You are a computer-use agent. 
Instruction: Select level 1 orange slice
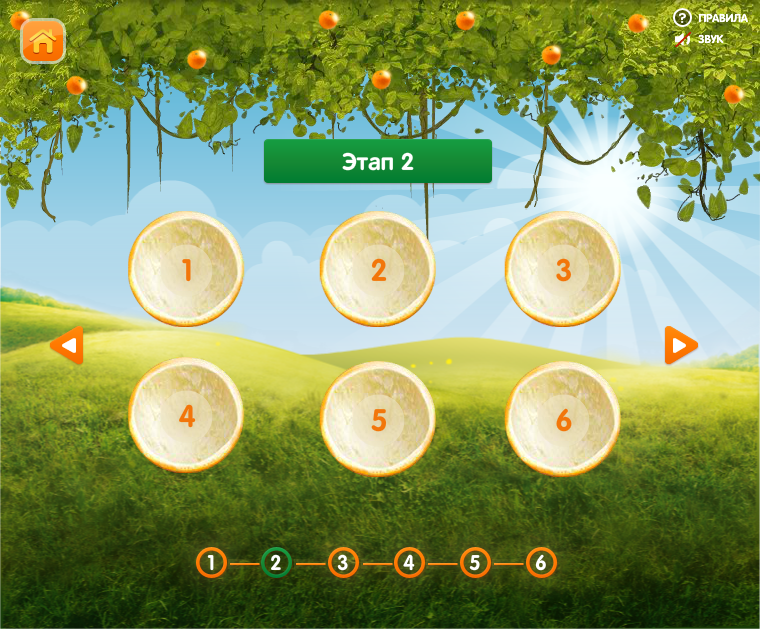click(186, 269)
